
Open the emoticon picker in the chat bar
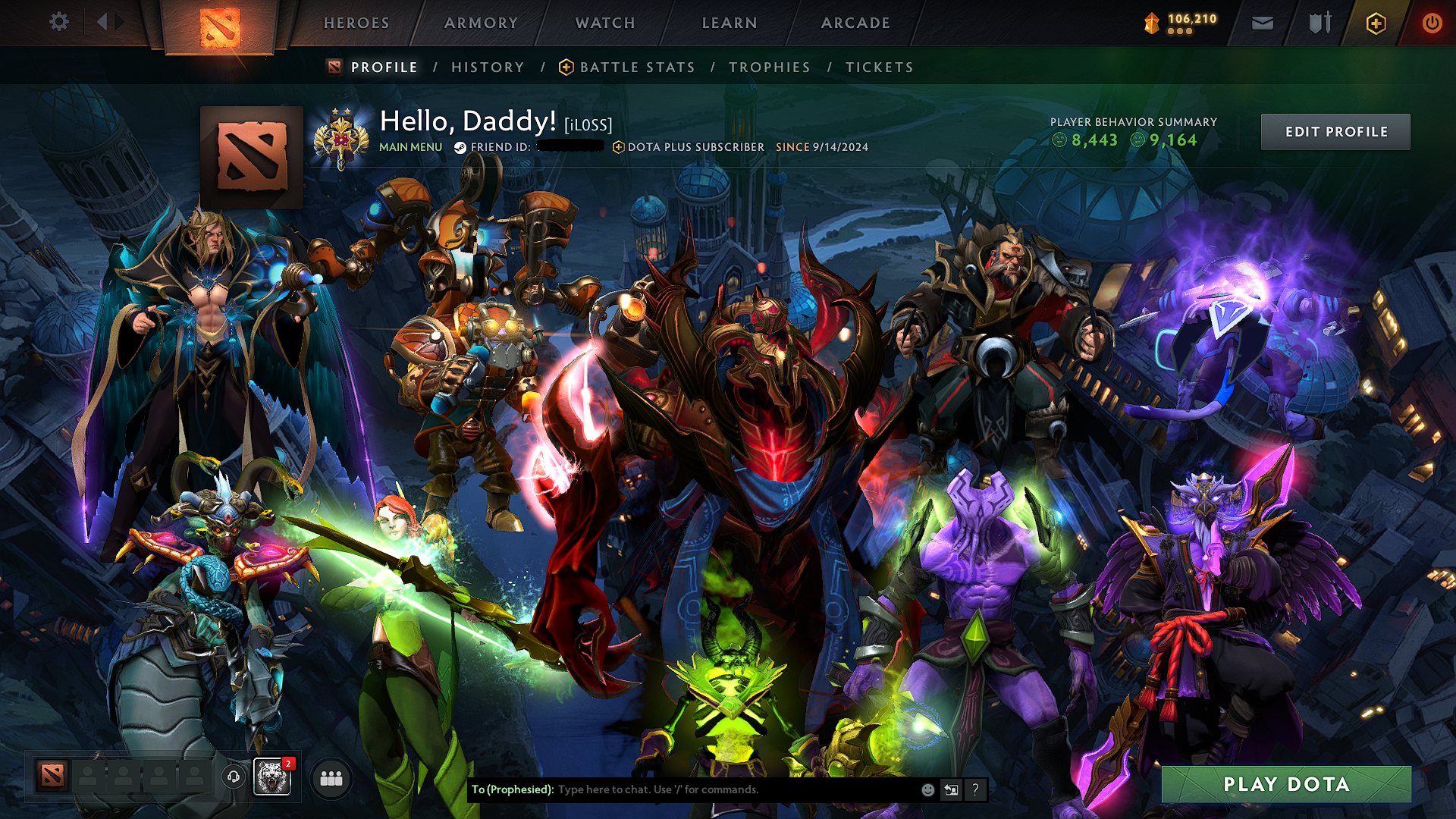click(927, 789)
